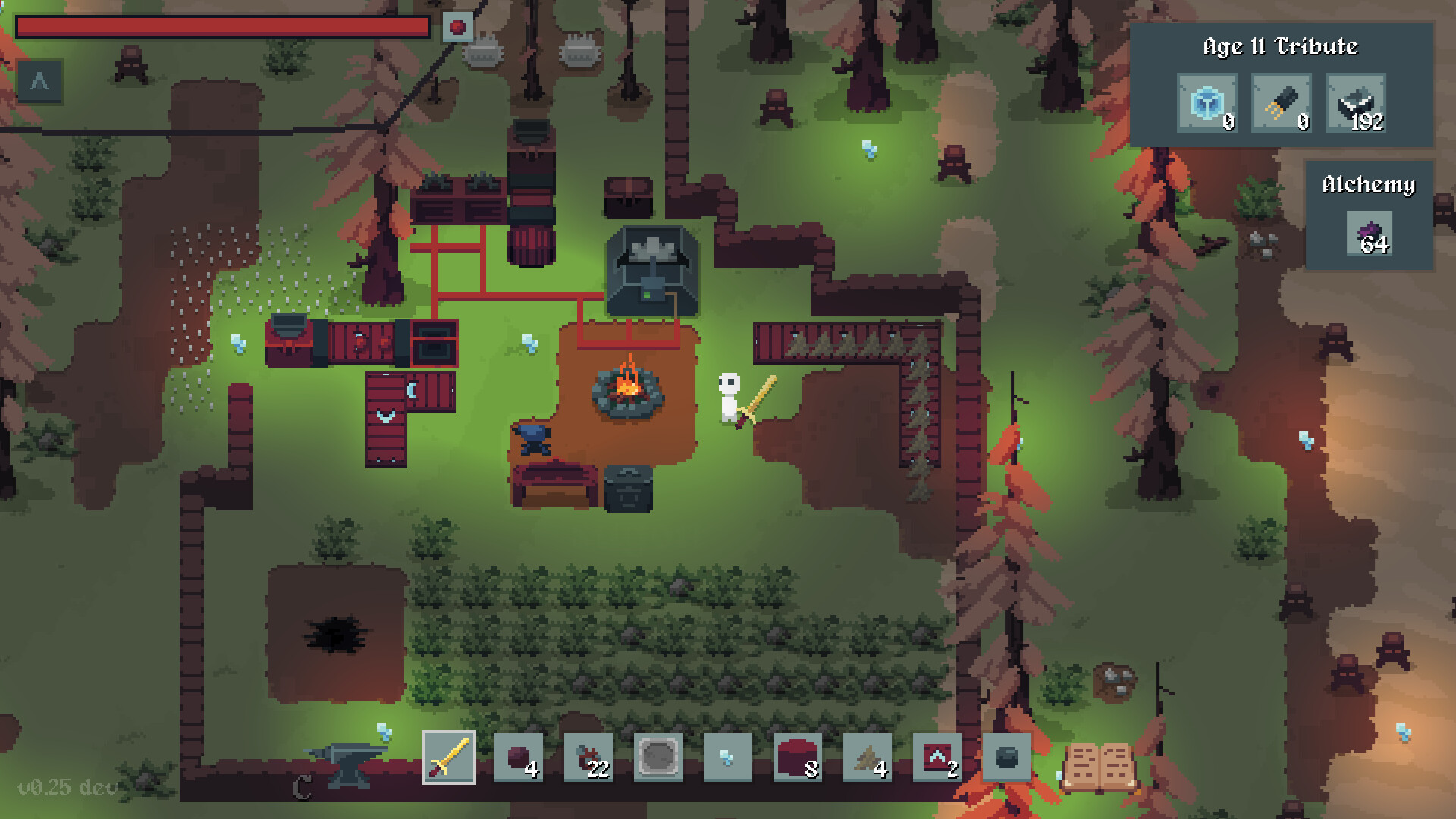Select the golden sword hotbar slot
The height and width of the screenshot is (819, 1456).
coord(448,757)
